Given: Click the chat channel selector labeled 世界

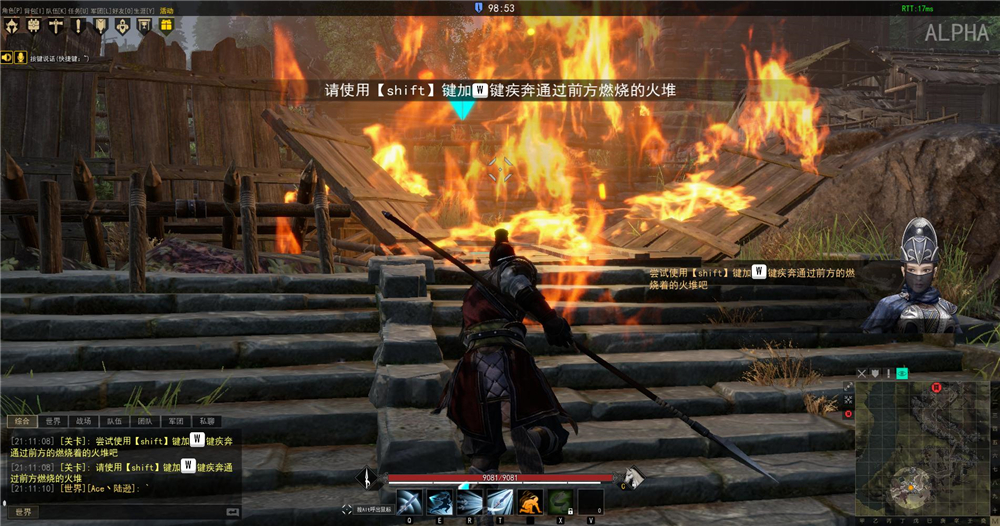Looking at the screenshot, I should pyautogui.click(x=21, y=512).
